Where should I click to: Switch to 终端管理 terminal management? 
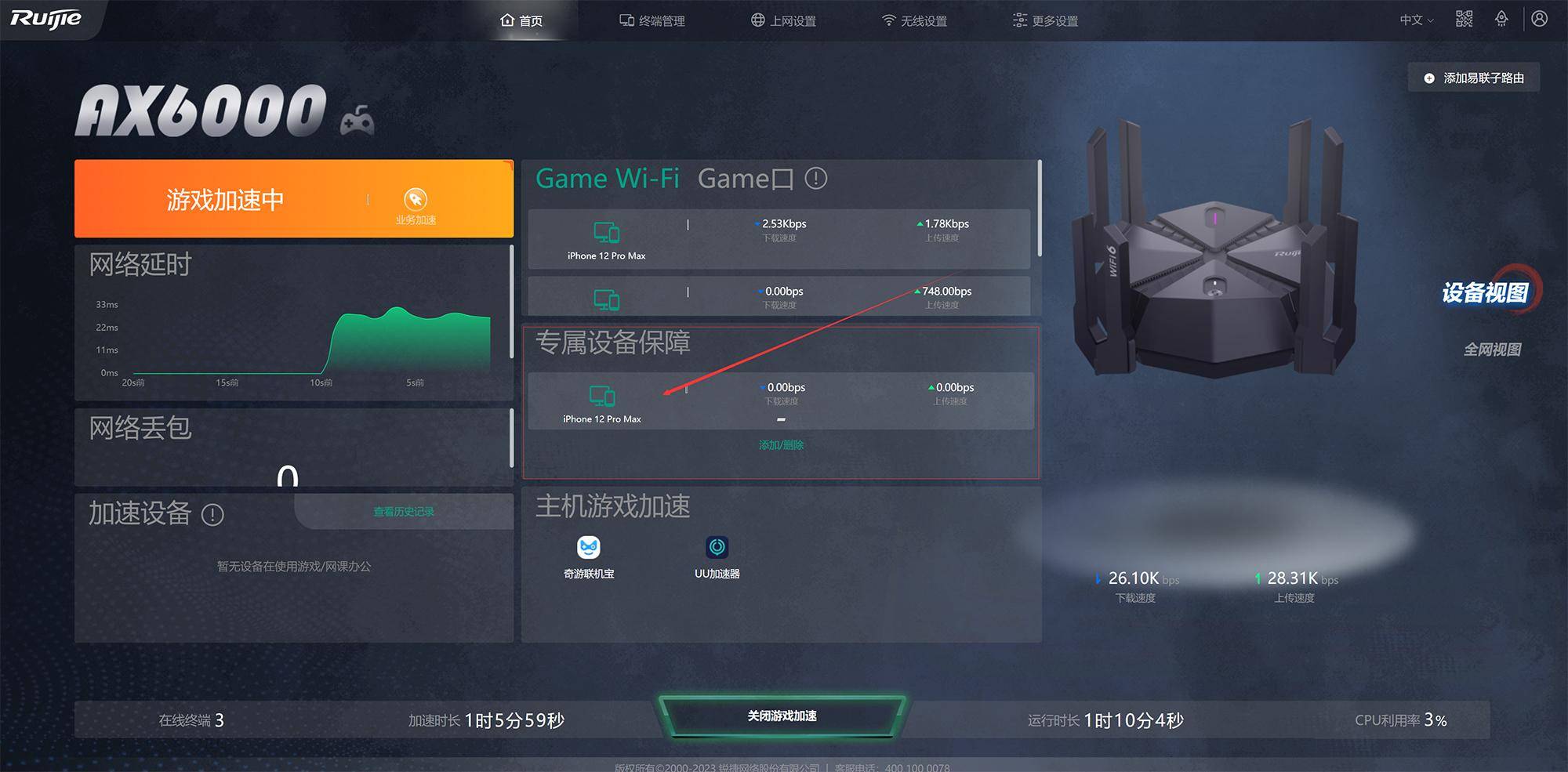point(652,20)
